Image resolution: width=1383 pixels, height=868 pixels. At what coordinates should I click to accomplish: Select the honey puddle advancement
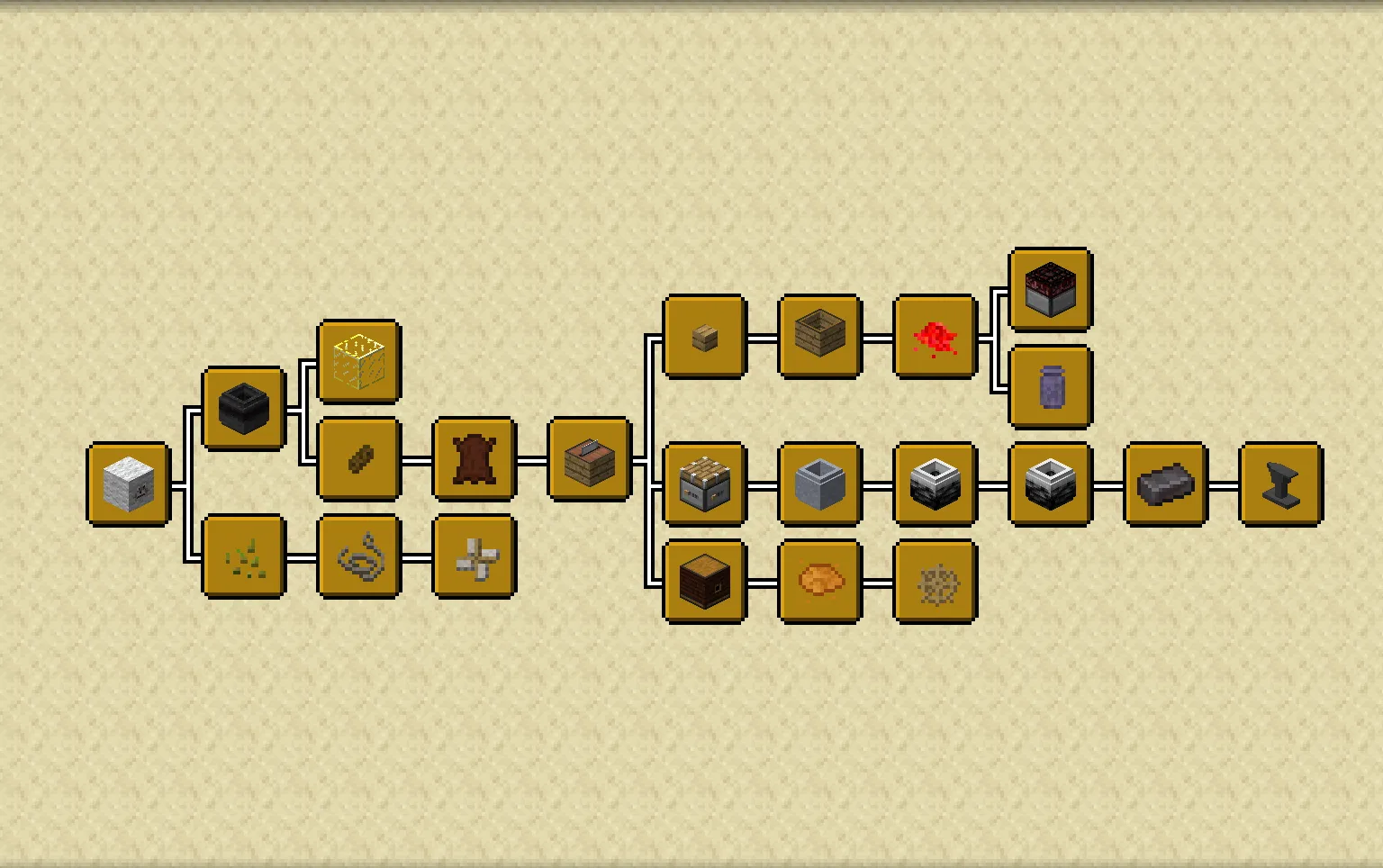click(820, 581)
